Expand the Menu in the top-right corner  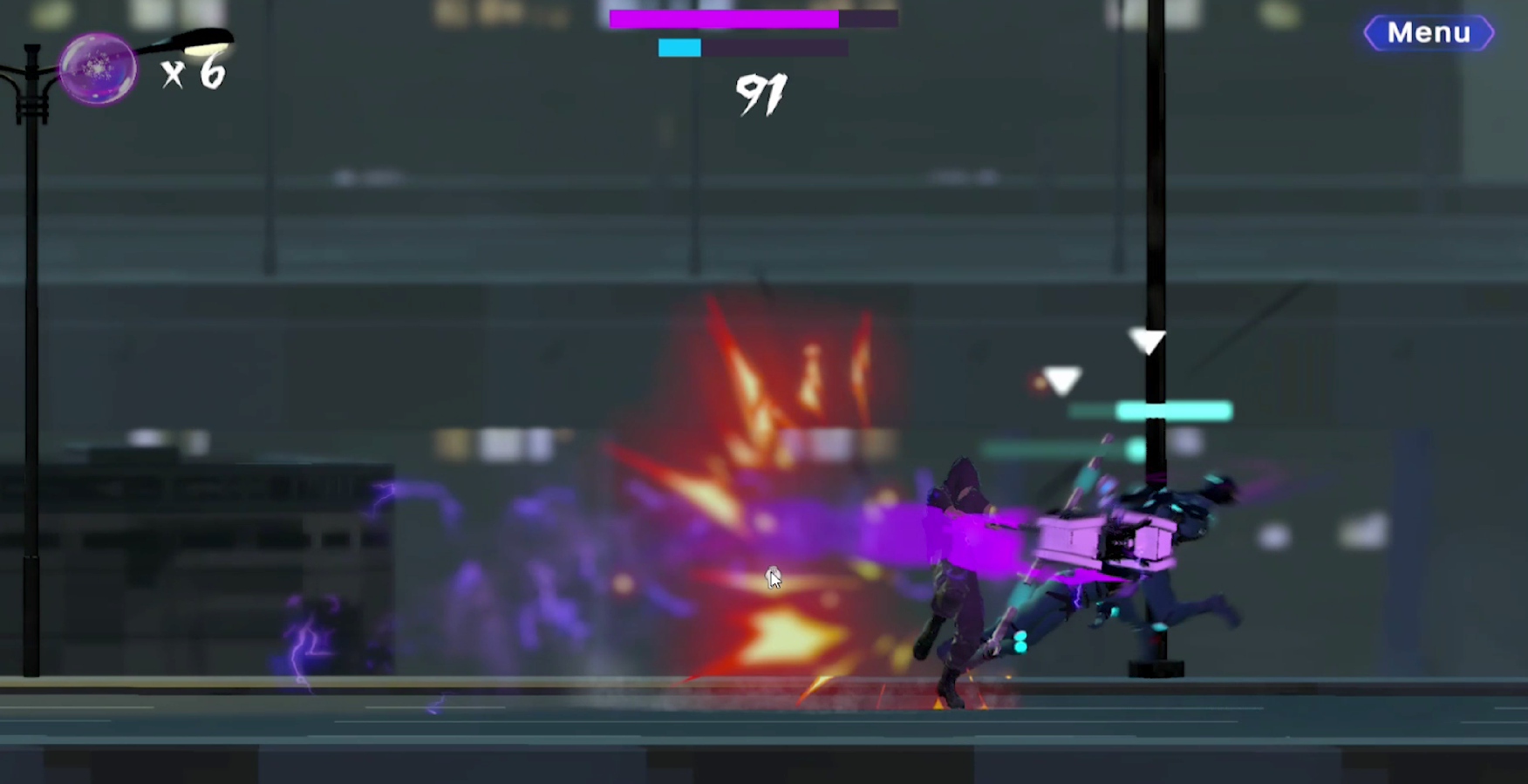[1429, 33]
